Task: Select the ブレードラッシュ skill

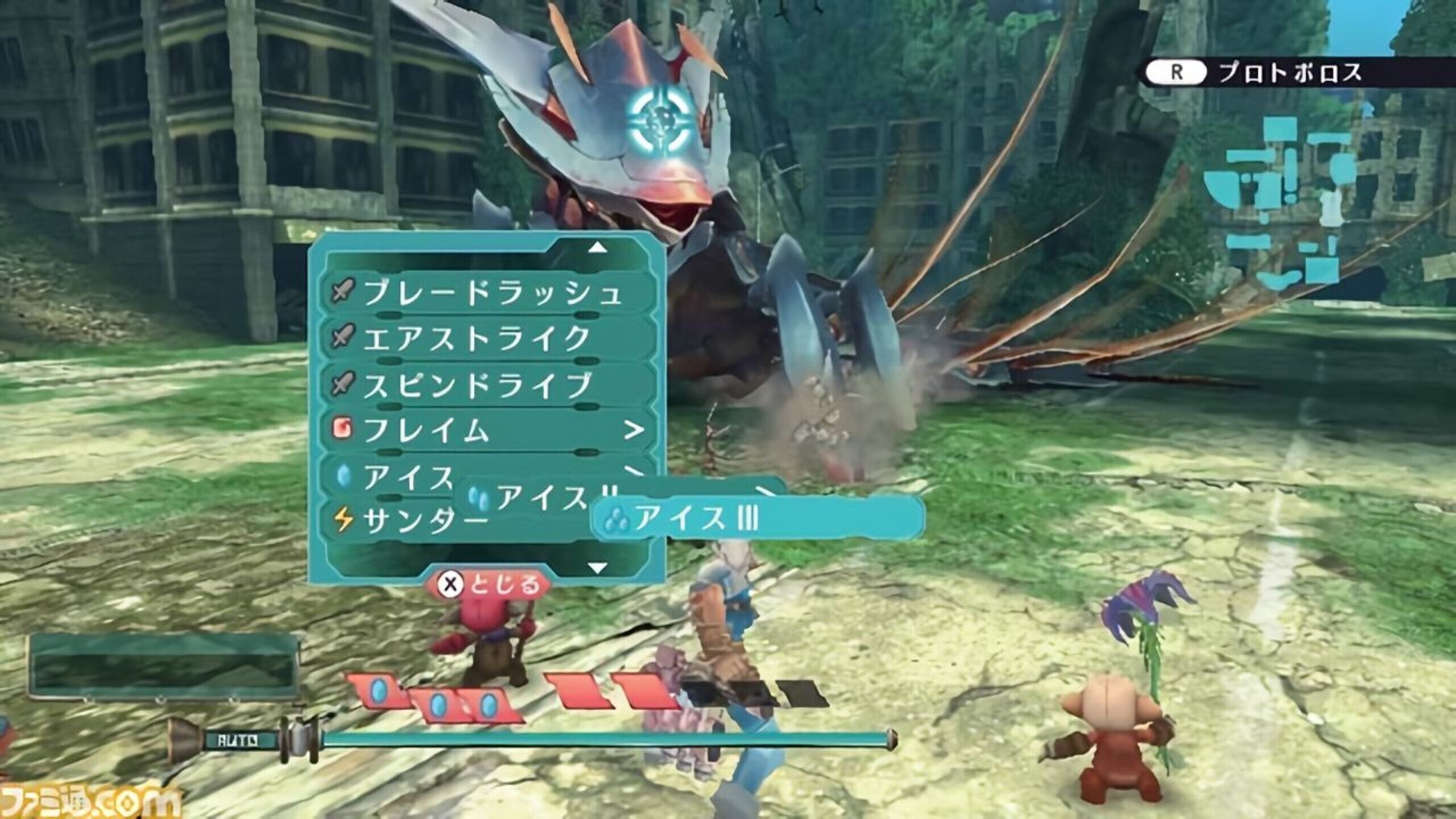Action: 489,293
